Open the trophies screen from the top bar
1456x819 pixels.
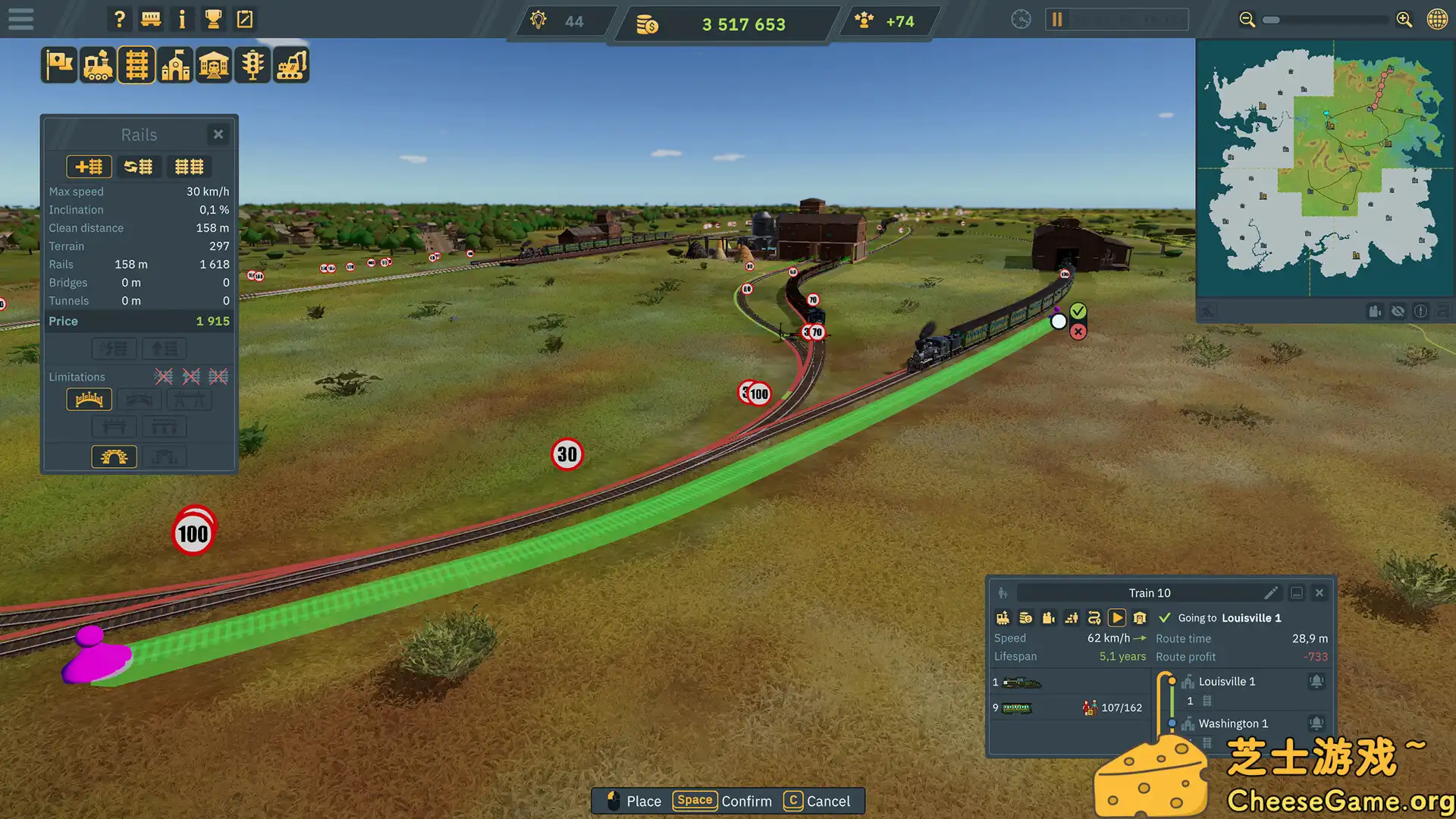213,19
